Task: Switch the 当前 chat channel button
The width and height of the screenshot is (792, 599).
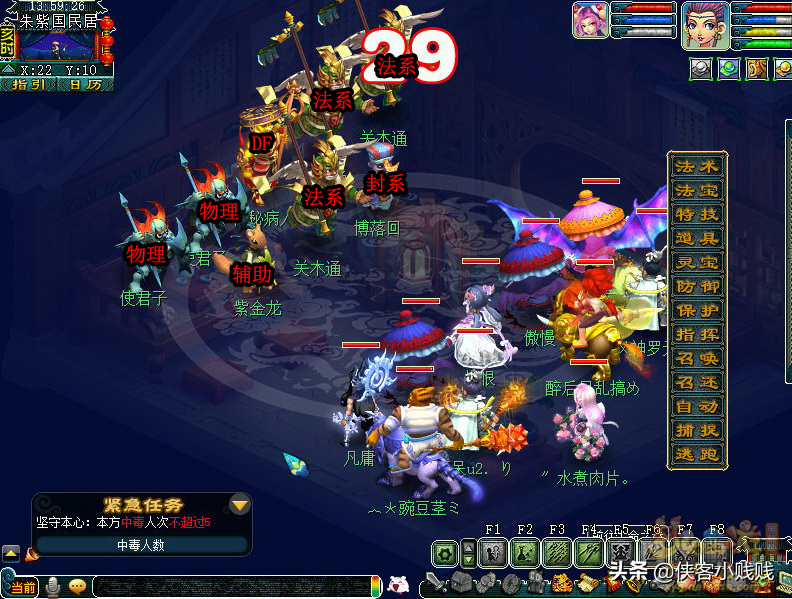Action: tap(23, 587)
